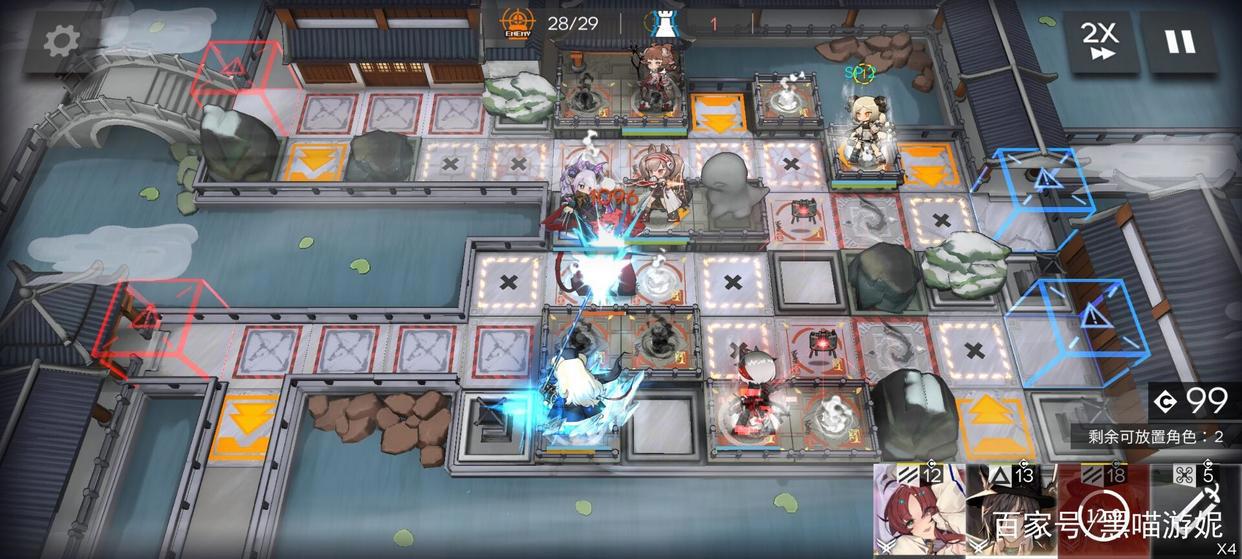
Task: Open the settings gear menu
Action: (x=61, y=41)
